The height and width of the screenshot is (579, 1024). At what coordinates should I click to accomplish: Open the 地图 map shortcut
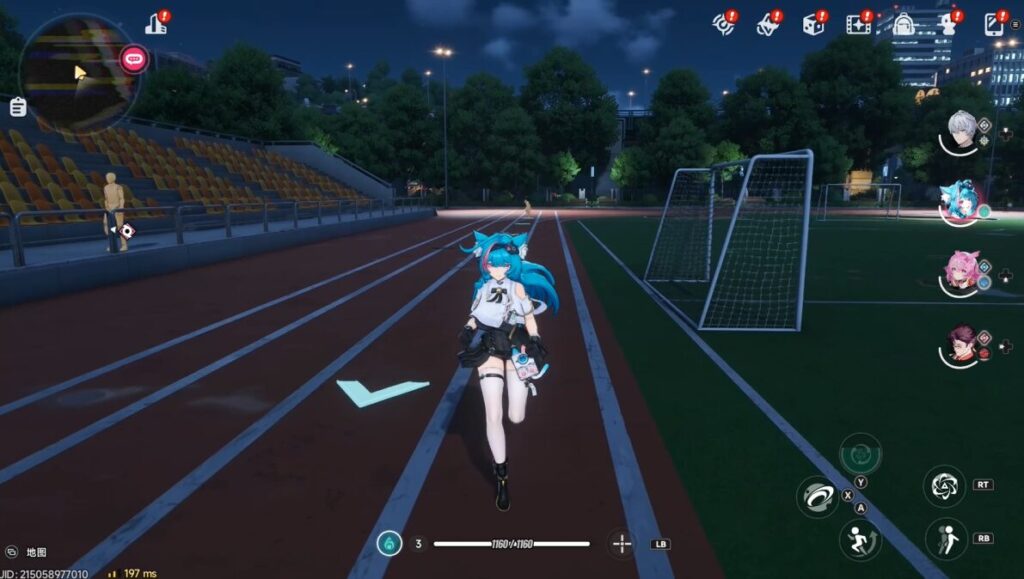pos(27,552)
